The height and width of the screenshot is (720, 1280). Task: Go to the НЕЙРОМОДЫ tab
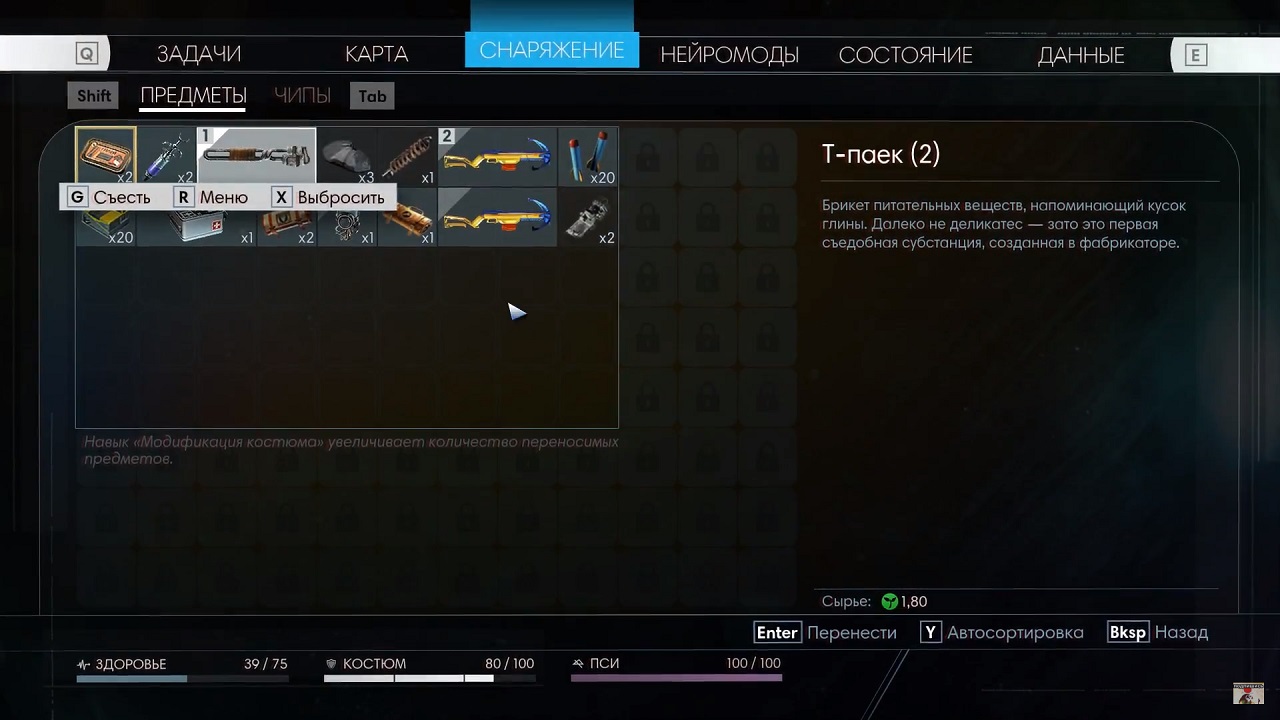click(729, 55)
